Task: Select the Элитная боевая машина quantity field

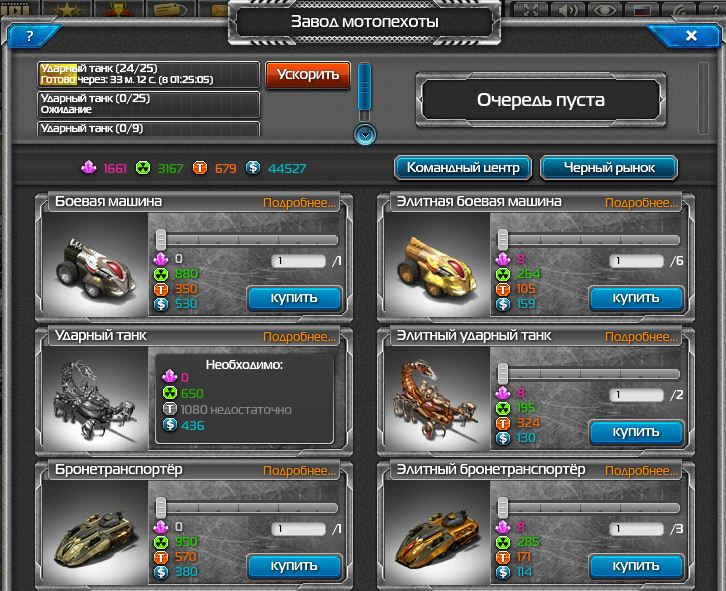Action: coord(640,261)
